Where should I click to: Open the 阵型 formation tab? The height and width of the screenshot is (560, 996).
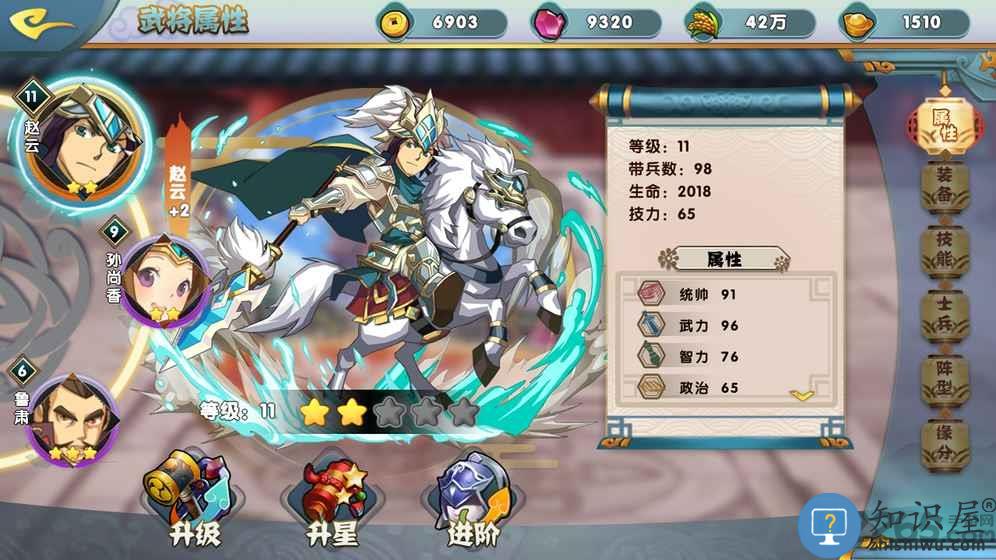click(x=944, y=385)
